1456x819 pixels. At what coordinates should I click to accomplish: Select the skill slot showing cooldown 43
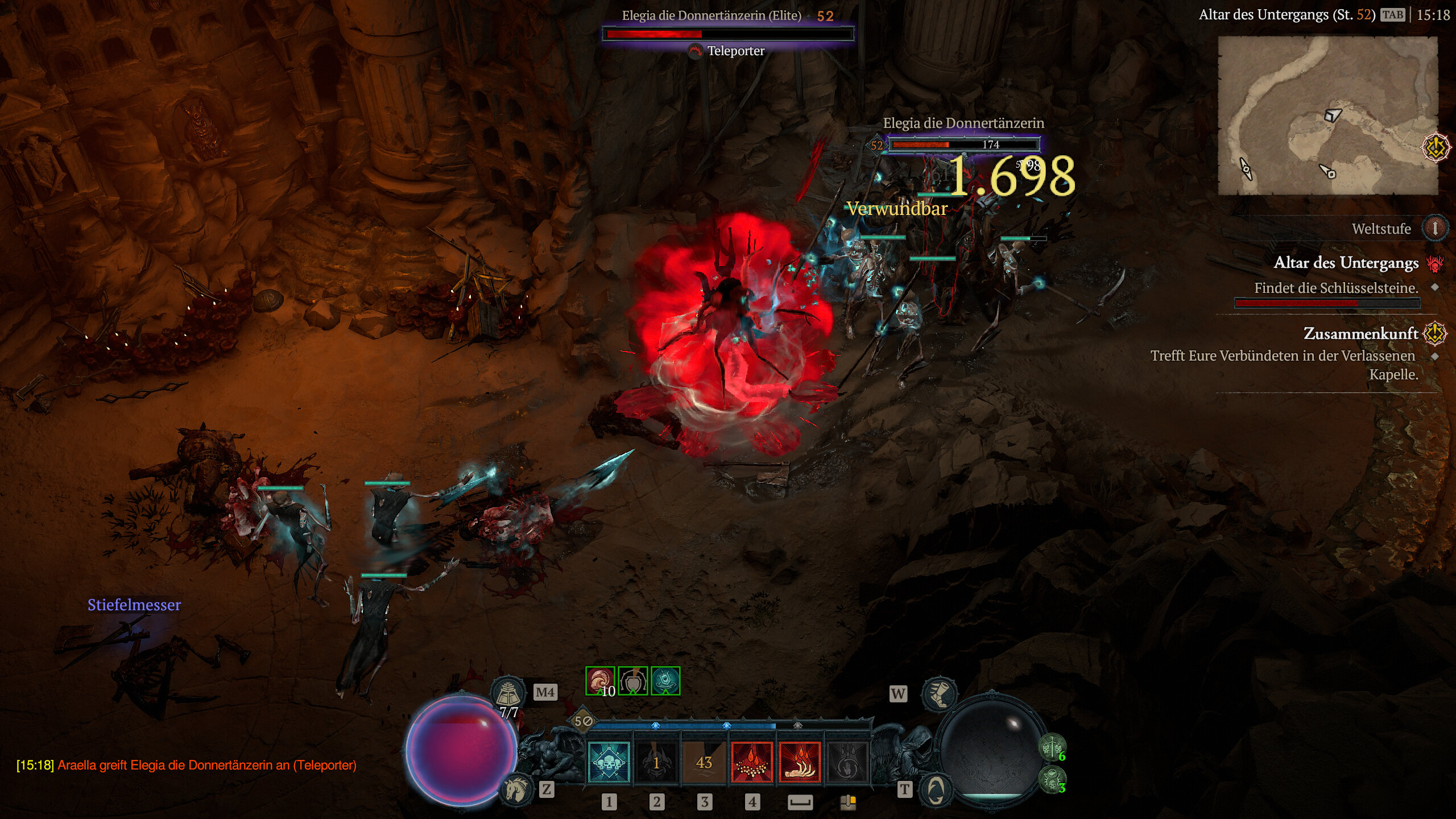(x=704, y=763)
